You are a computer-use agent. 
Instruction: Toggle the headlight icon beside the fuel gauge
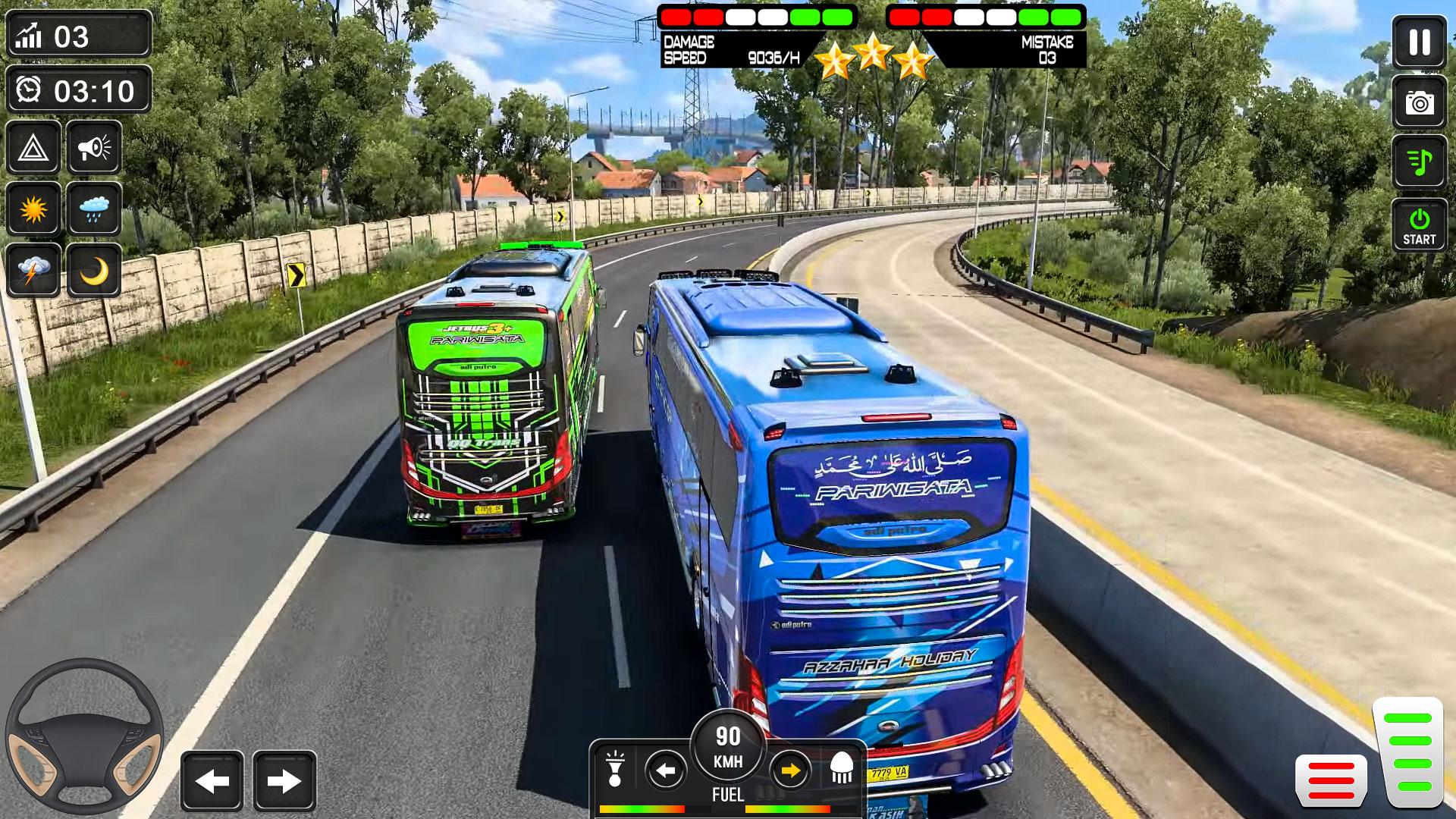(x=842, y=769)
